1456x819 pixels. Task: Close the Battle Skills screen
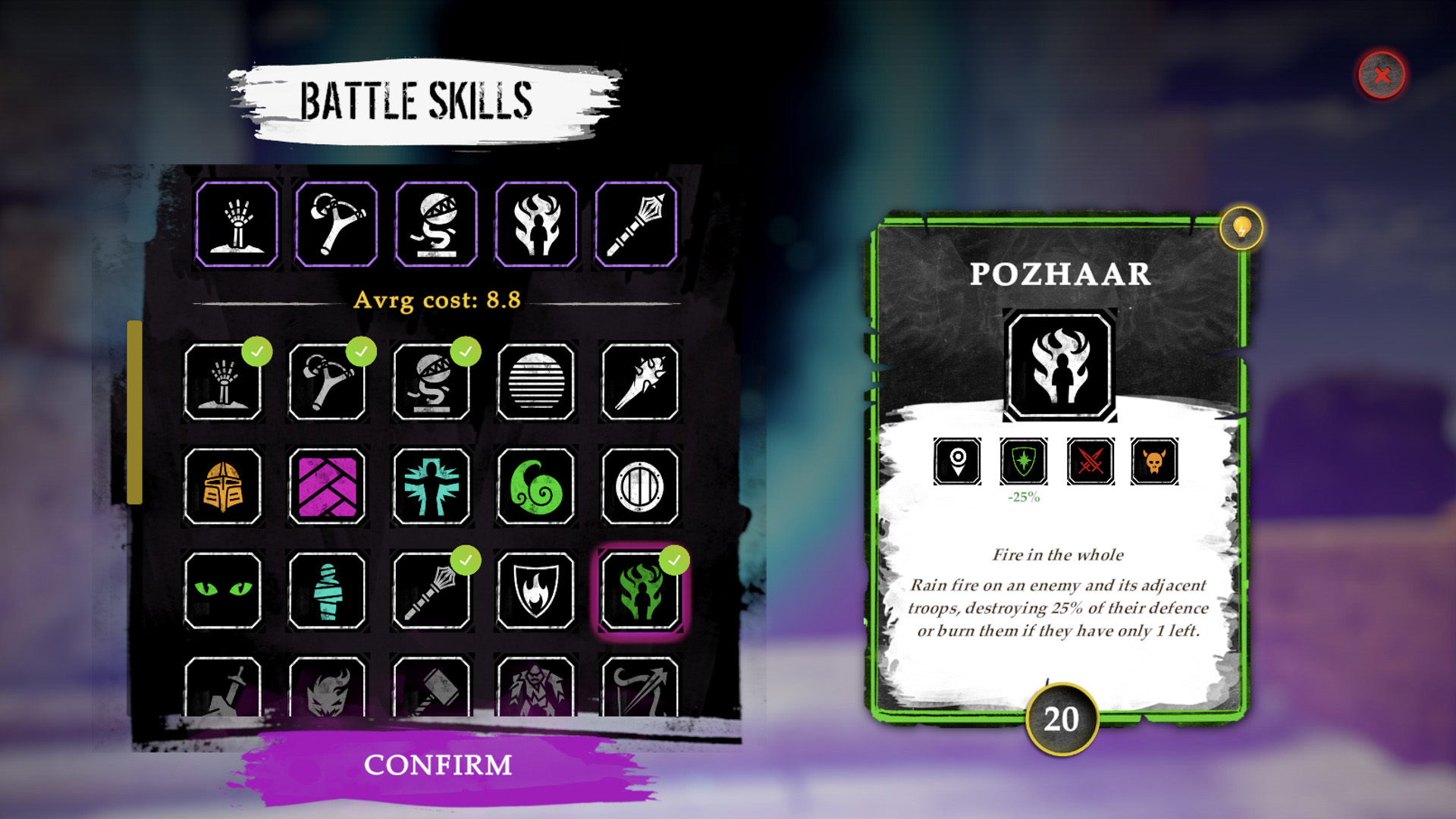coord(1381,75)
